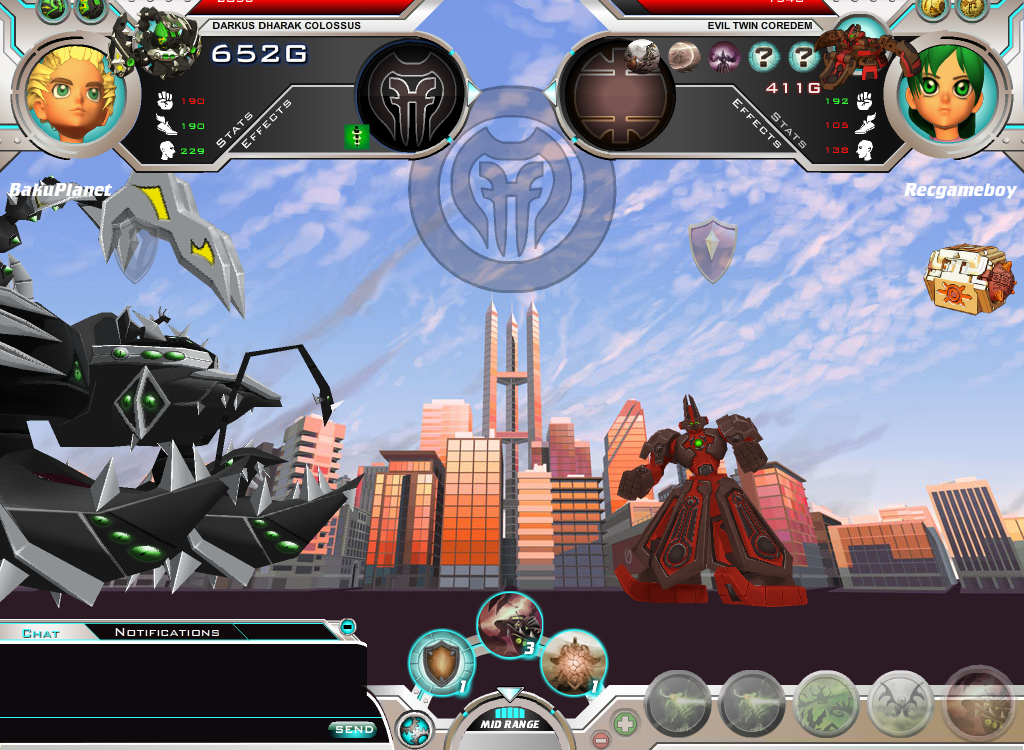
Task: Switch to the Notifications tab
Action: coord(167,632)
